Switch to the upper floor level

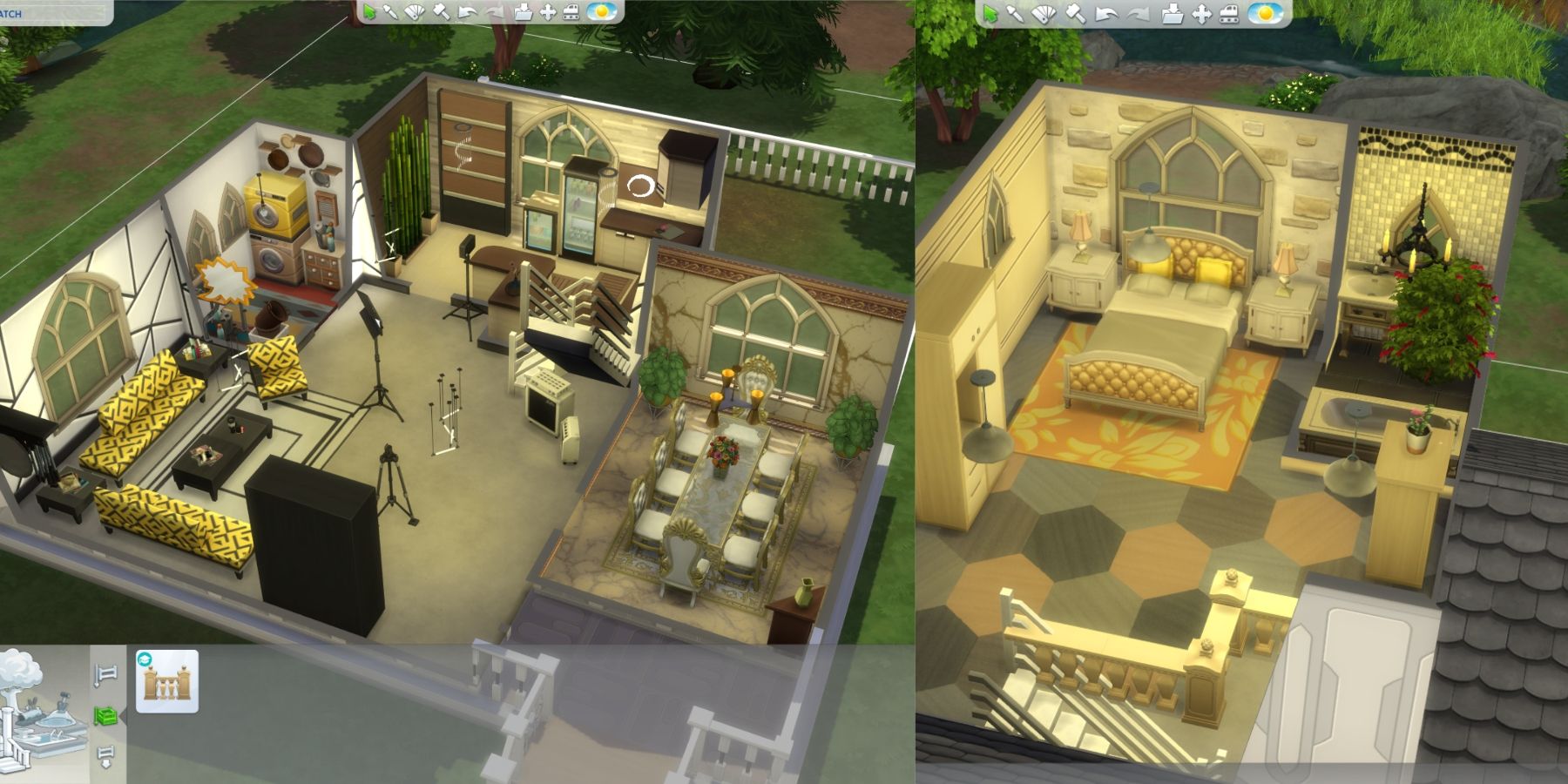coord(106,675)
